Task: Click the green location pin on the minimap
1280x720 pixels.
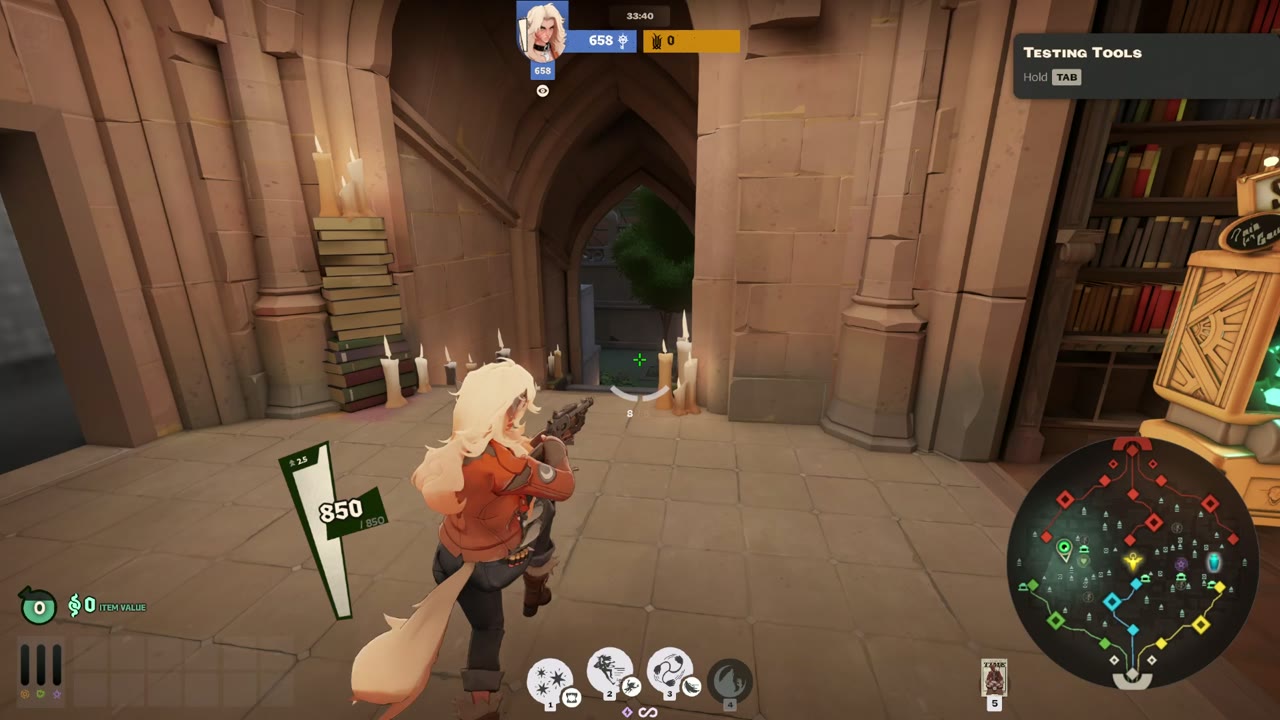Action: (x=1064, y=547)
